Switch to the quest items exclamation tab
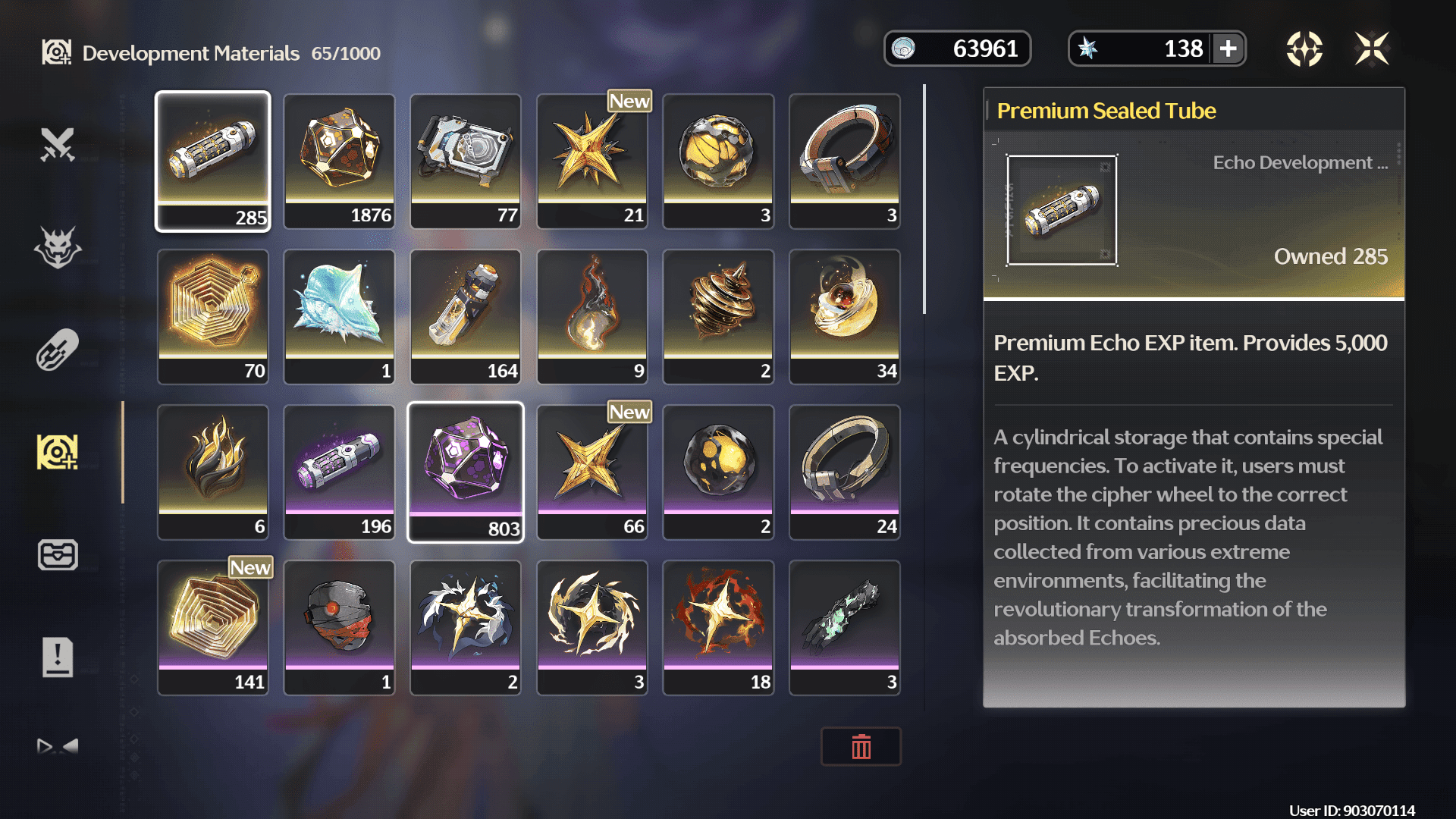This screenshot has height=819, width=1456. tap(58, 657)
